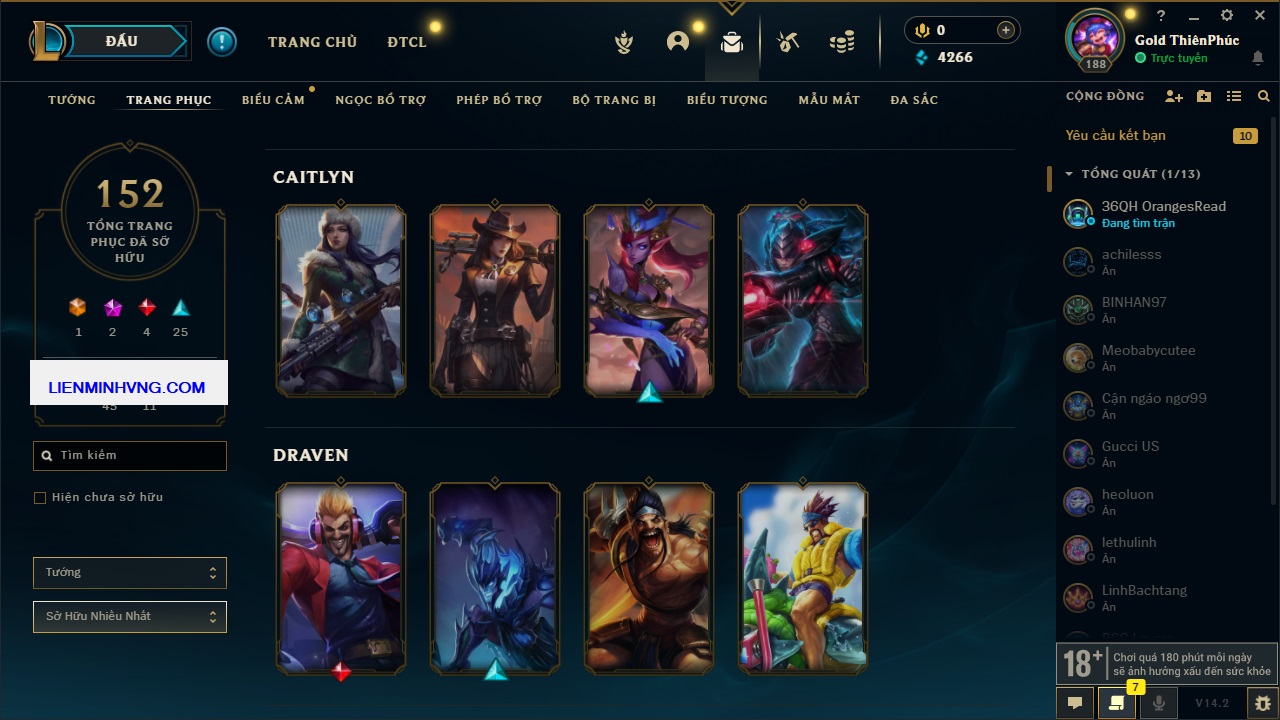
Task: Toggle the Hiện chưa sở hữu checkbox
Action: click(40, 498)
